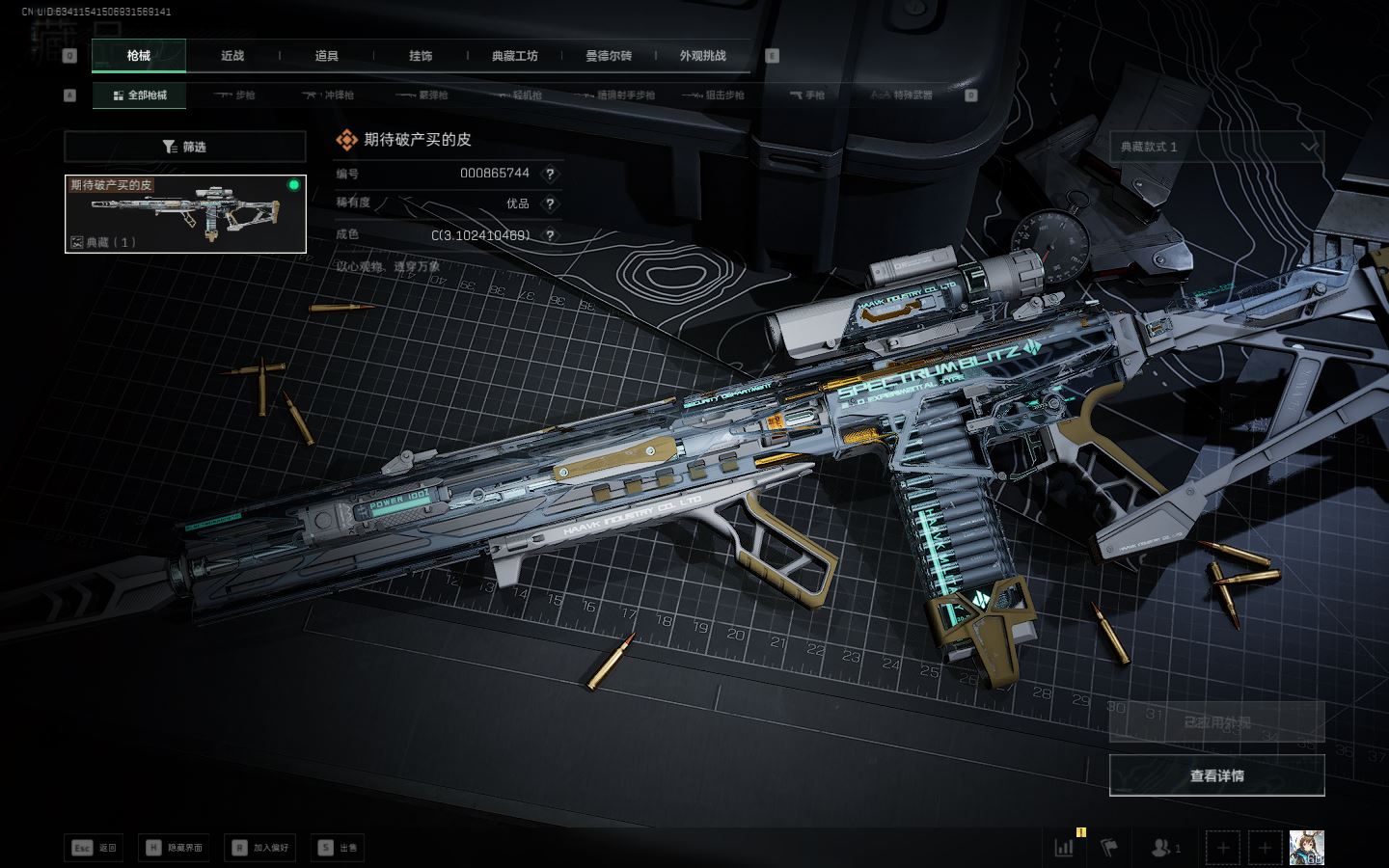Click the 查看详情 view details button

pos(1216,775)
